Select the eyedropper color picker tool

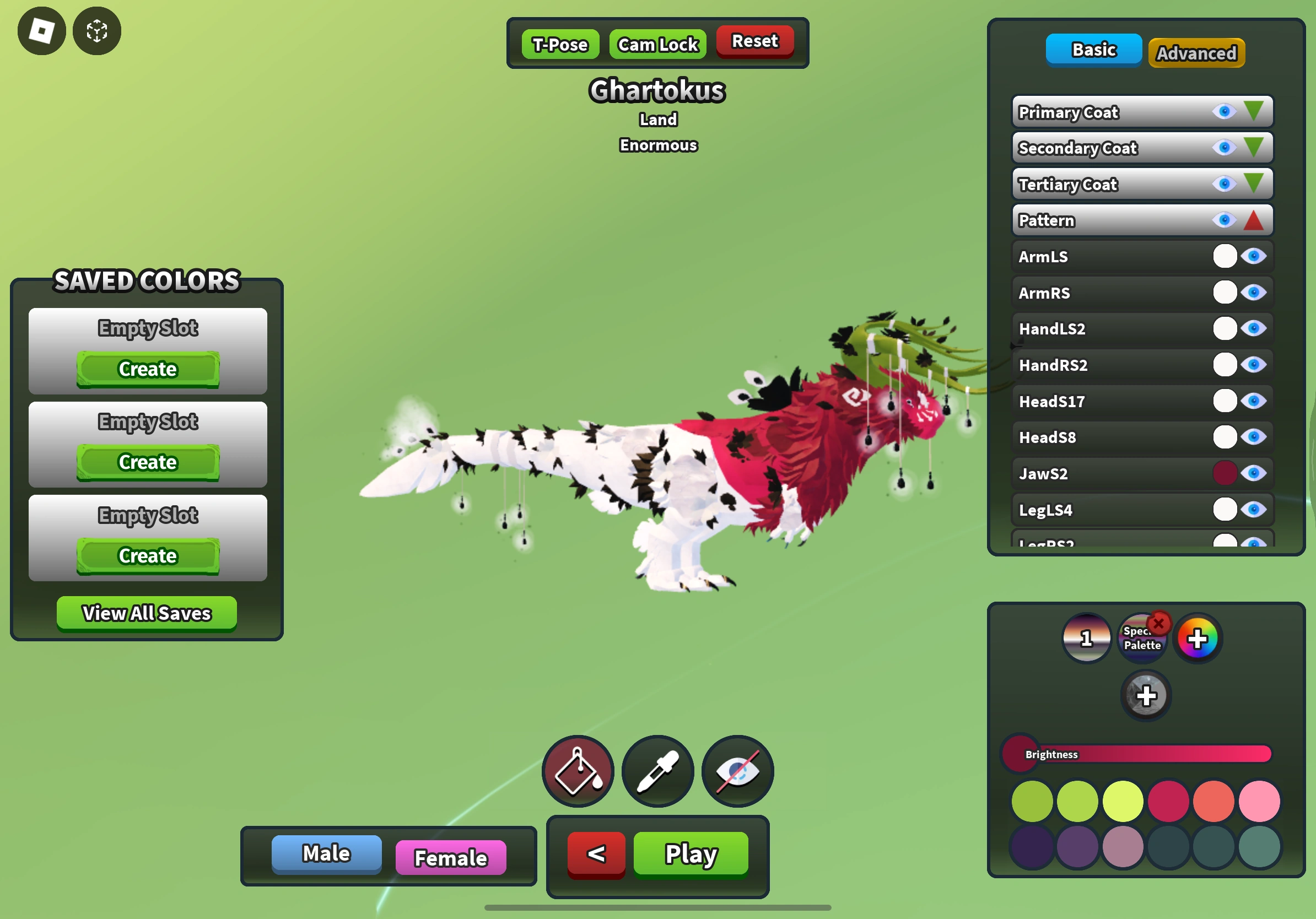[657, 771]
